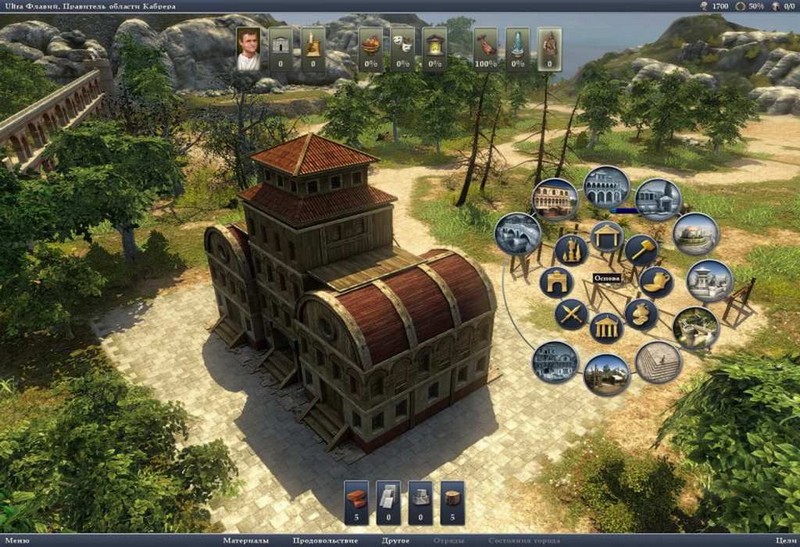This screenshot has height=547, width=800.
Task: Pick the columned temple category icon
Action: (606, 327)
